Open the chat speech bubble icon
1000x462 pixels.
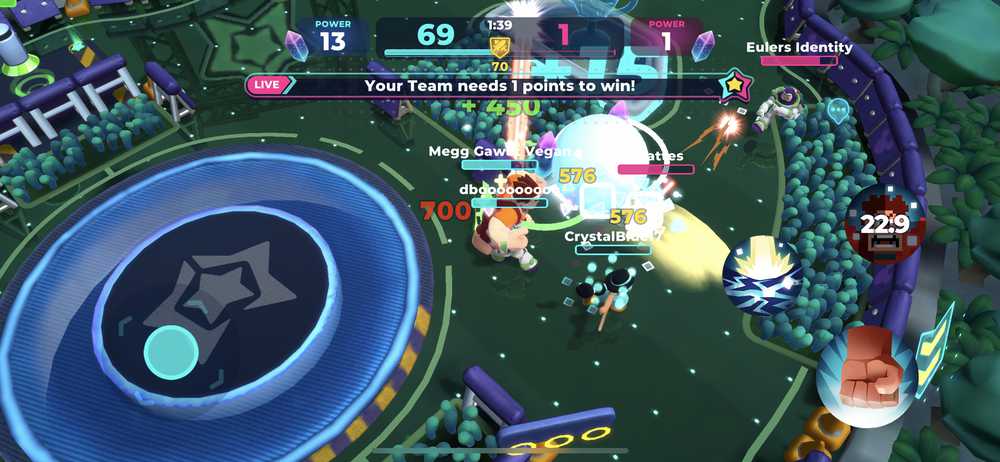pyautogui.click(x=838, y=109)
